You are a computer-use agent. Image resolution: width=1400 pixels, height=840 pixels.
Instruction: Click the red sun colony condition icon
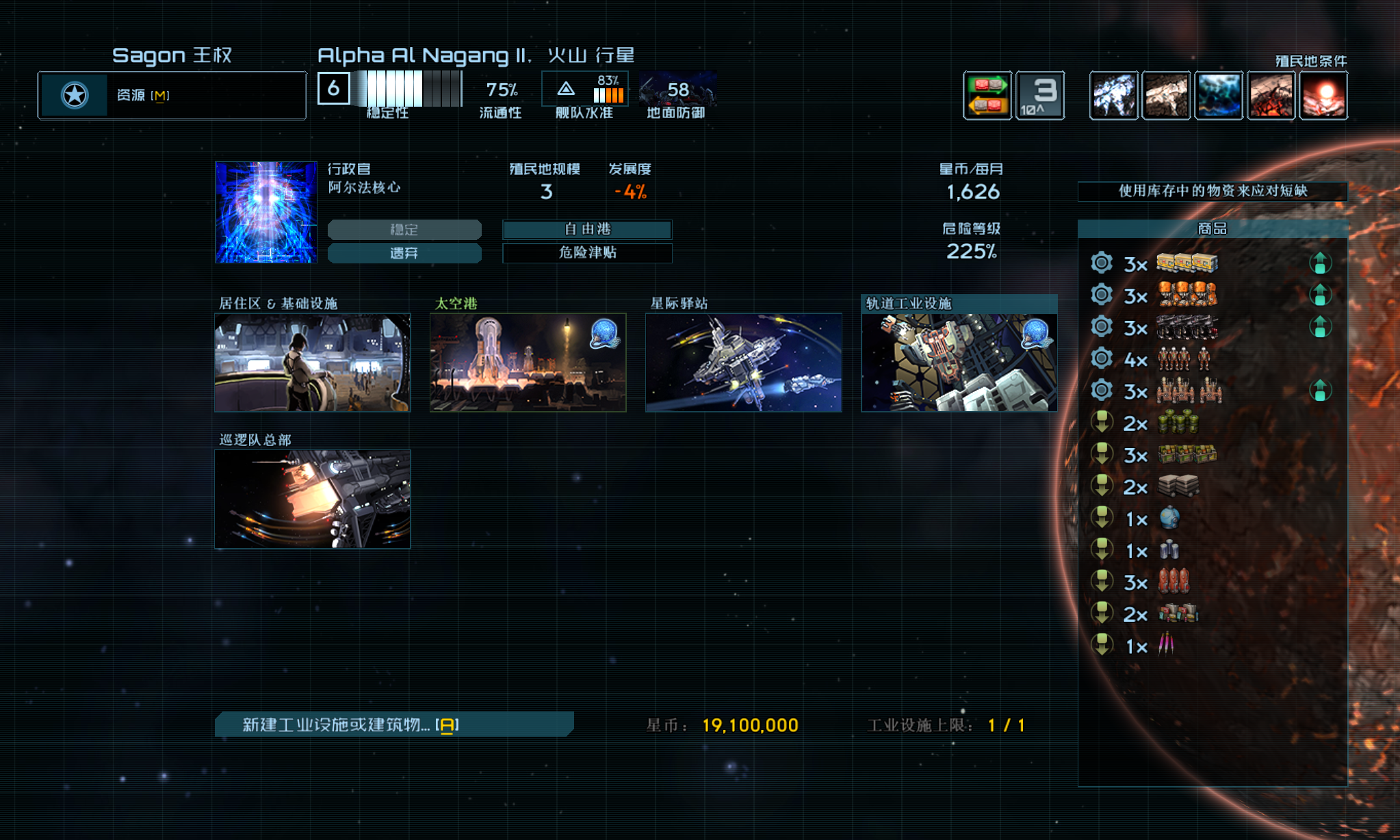tap(1323, 95)
